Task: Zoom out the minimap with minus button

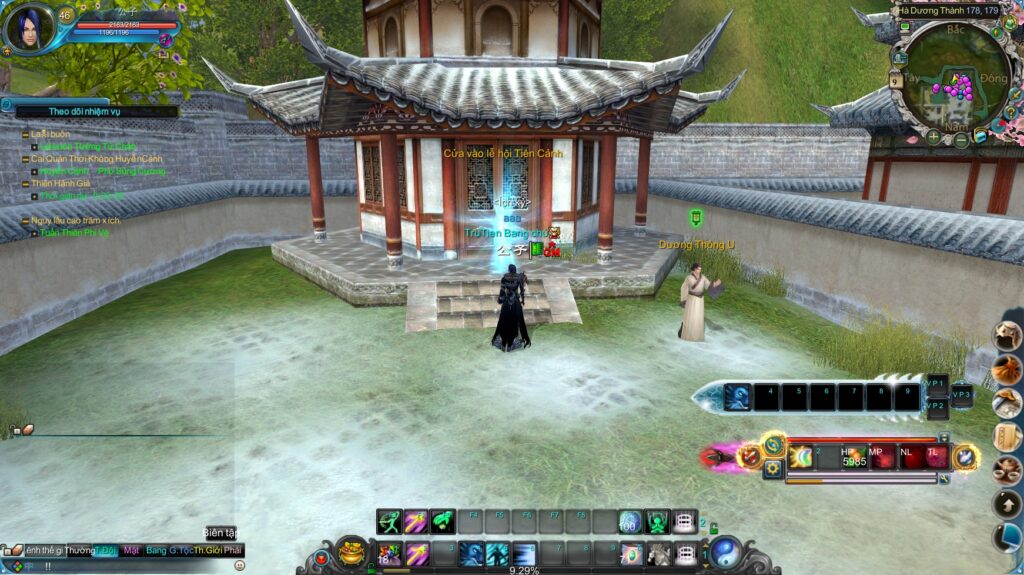Action: click(961, 140)
